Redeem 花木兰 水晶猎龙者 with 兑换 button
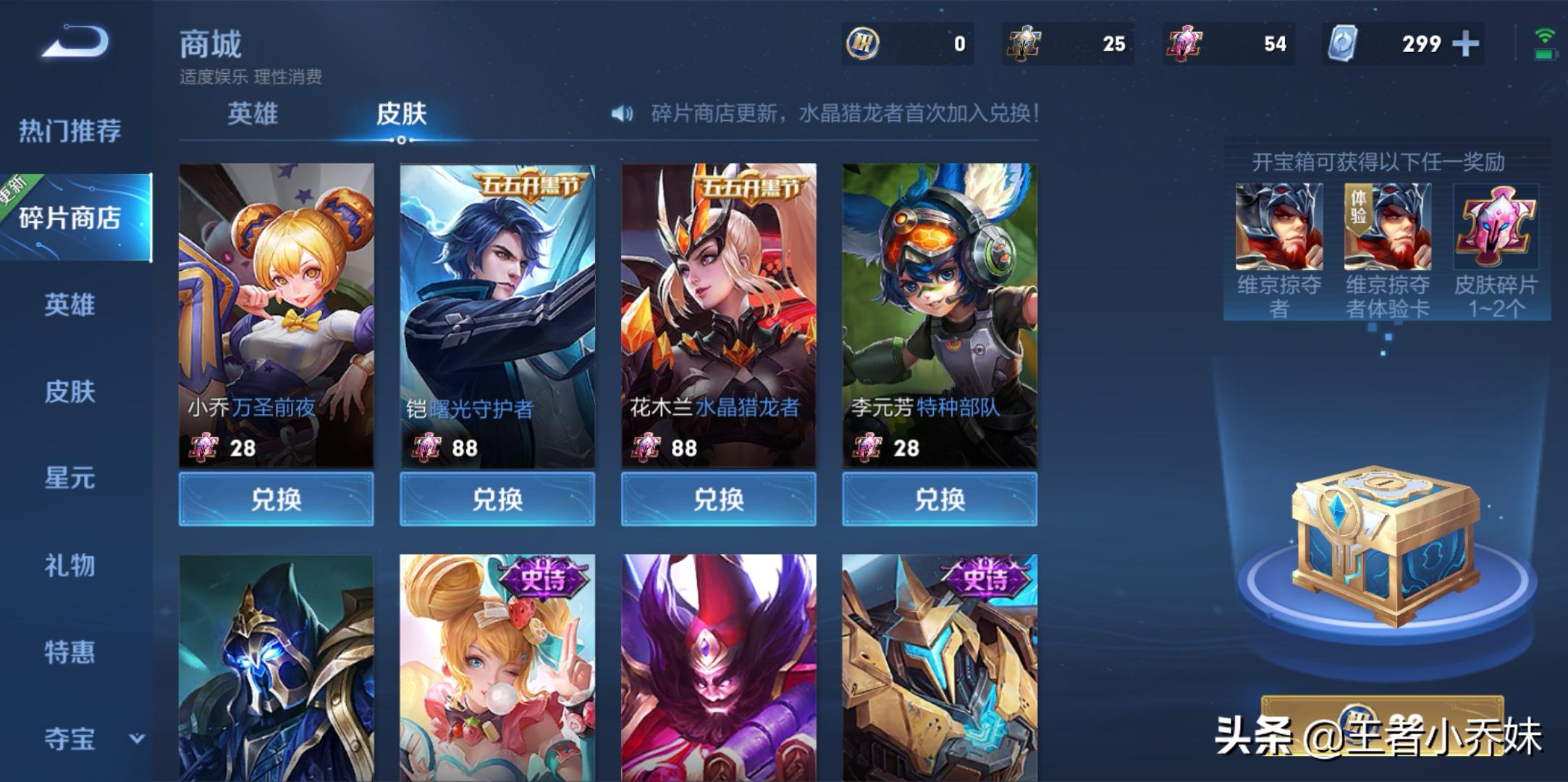 (x=718, y=499)
